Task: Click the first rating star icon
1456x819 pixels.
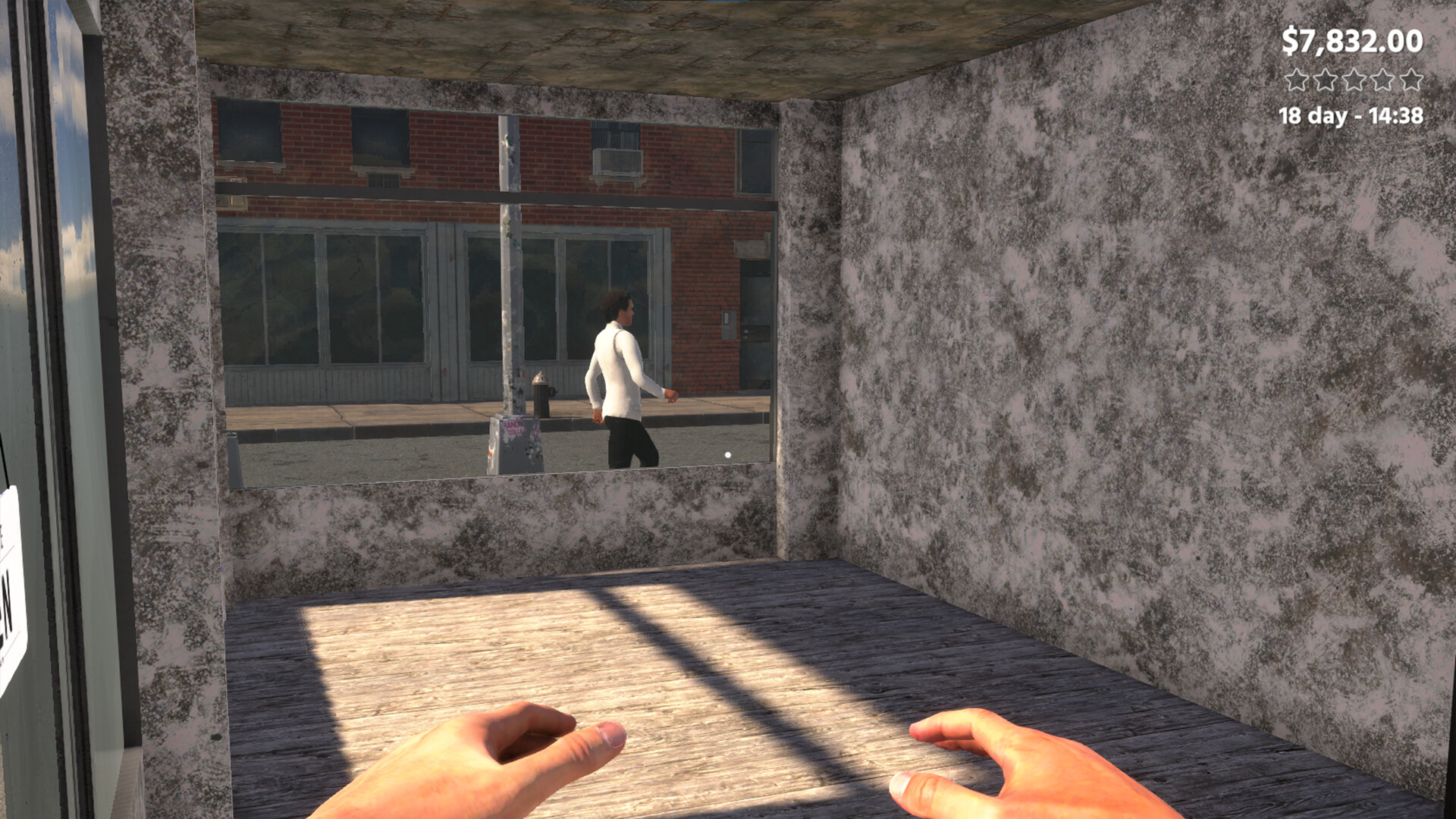Action: pos(1297,80)
